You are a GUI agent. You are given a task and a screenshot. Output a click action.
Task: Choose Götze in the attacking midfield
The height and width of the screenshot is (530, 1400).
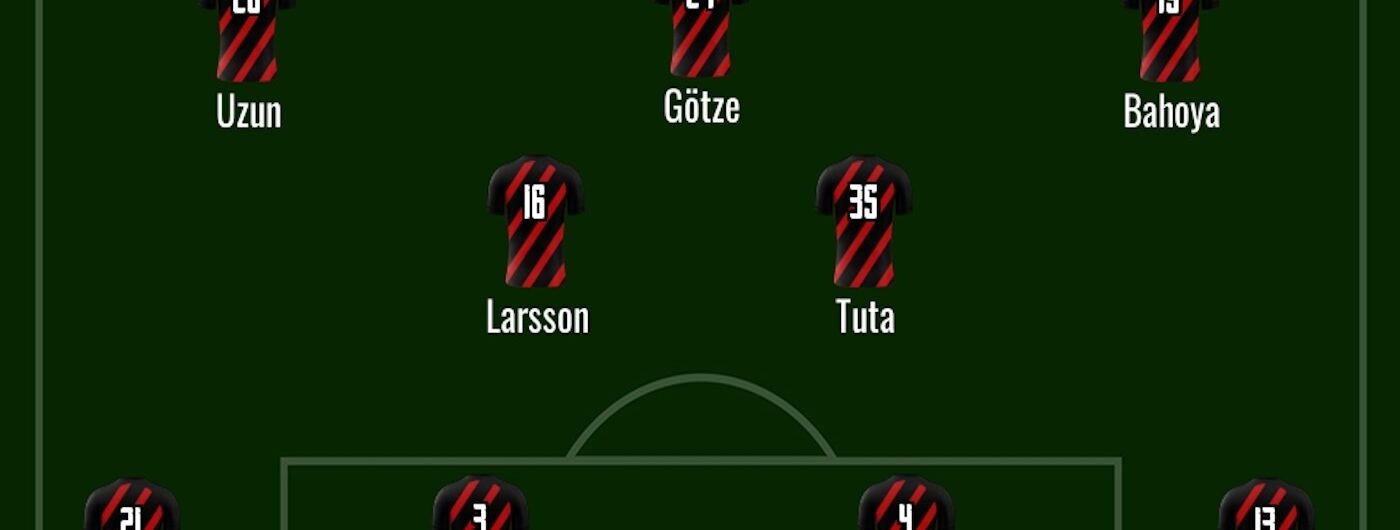click(x=701, y=38)
